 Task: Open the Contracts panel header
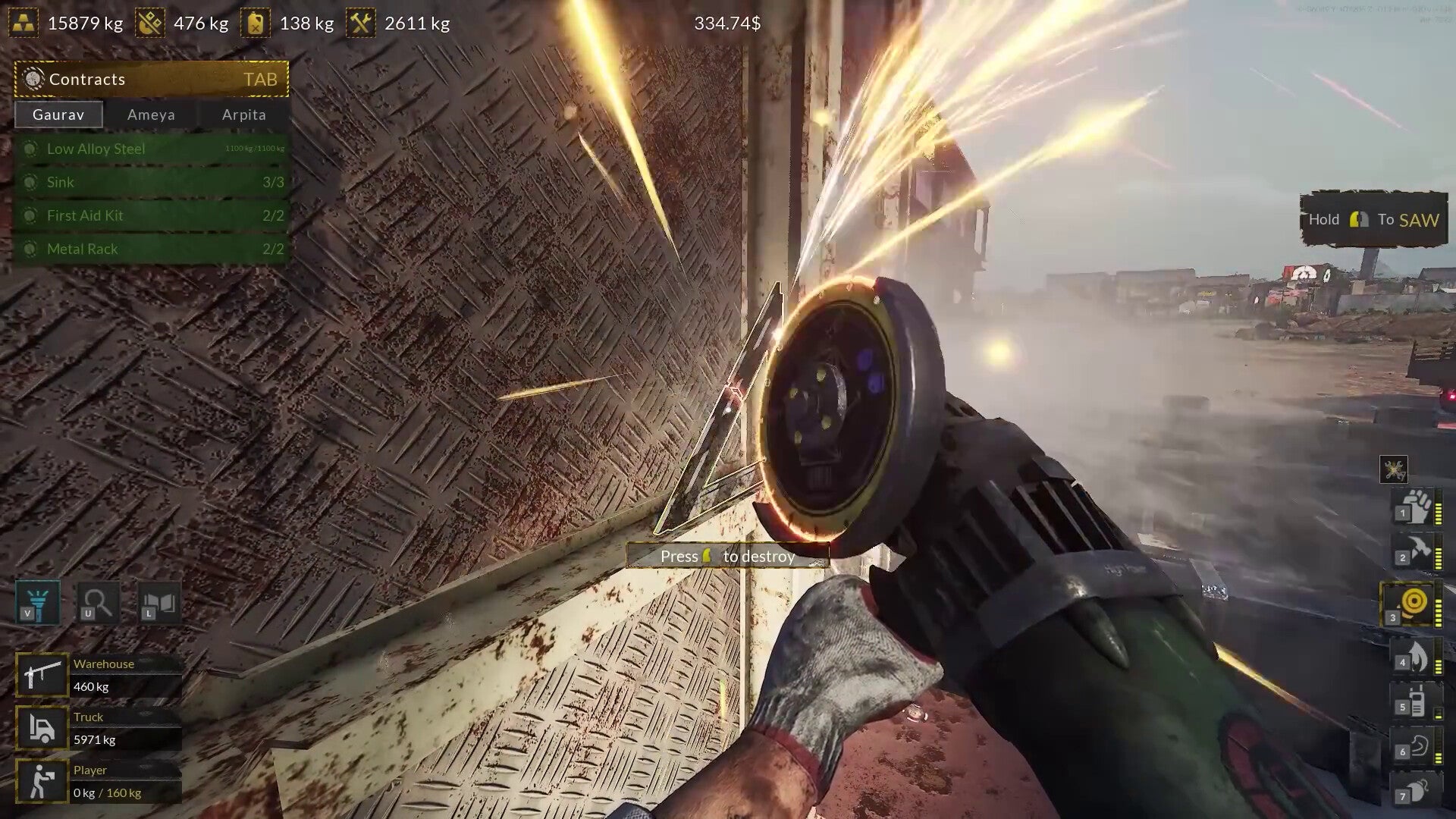click(151, 79)
